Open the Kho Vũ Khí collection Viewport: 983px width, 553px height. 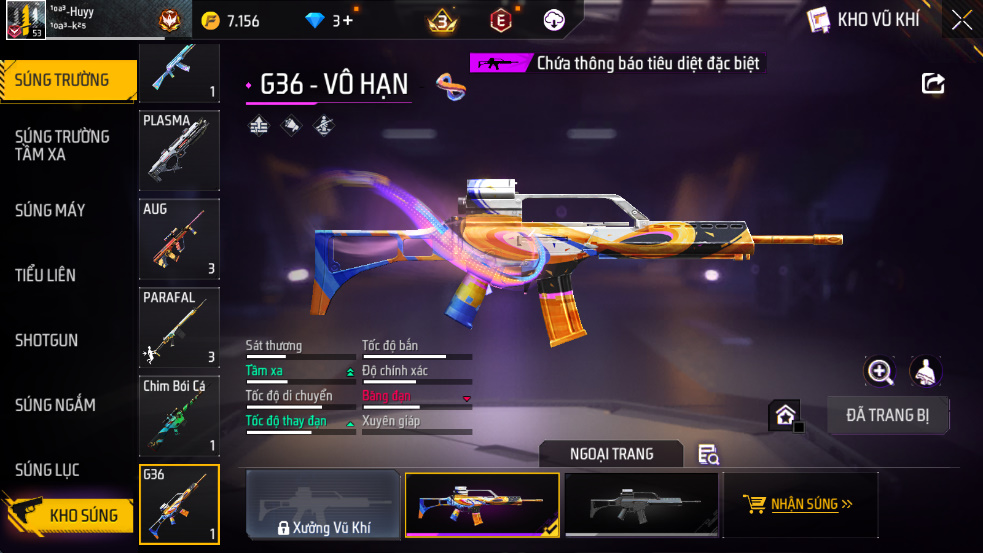point(864,19)
